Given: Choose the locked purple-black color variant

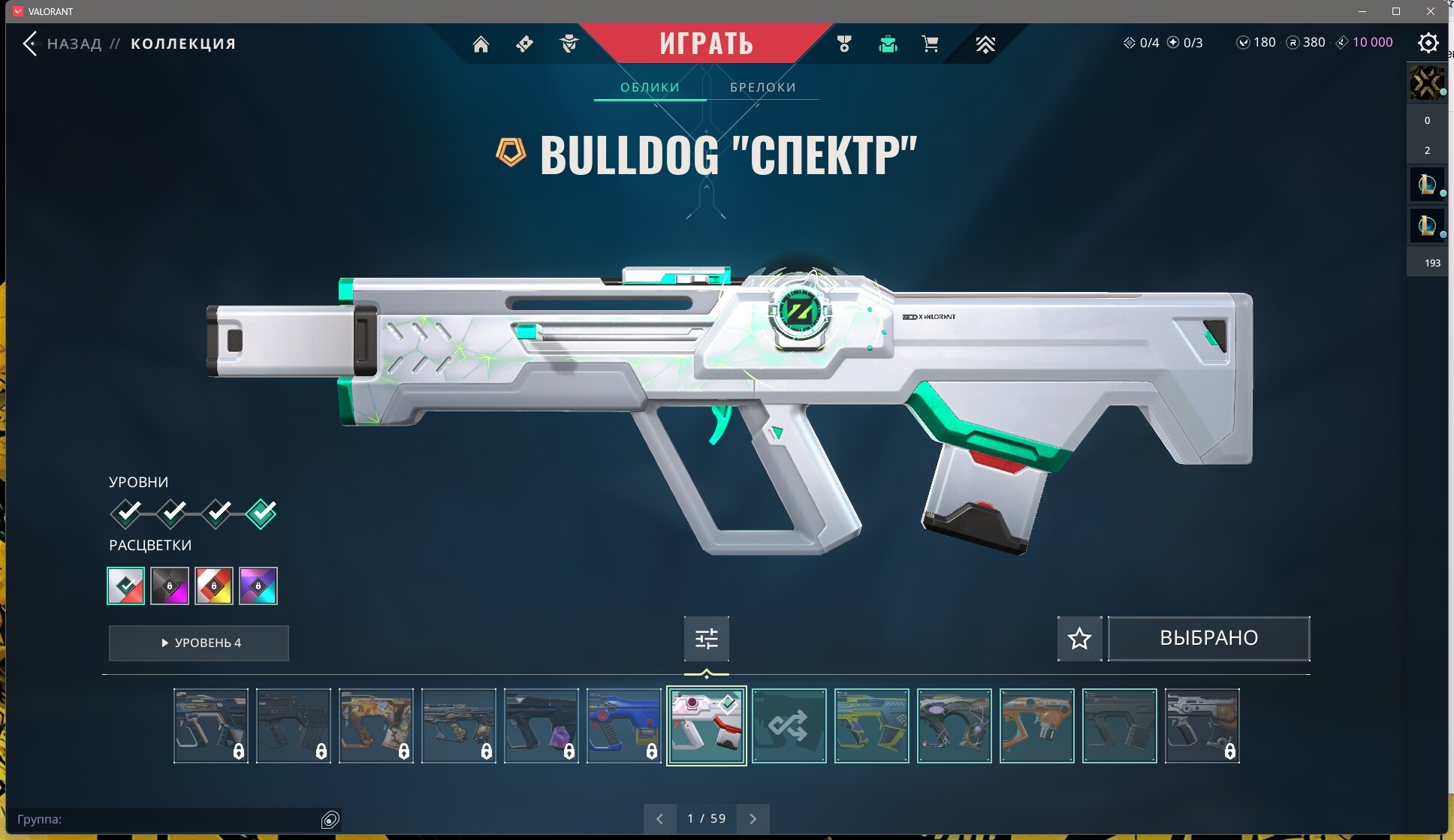Looking at the screenshot, I should click(170, 586).
